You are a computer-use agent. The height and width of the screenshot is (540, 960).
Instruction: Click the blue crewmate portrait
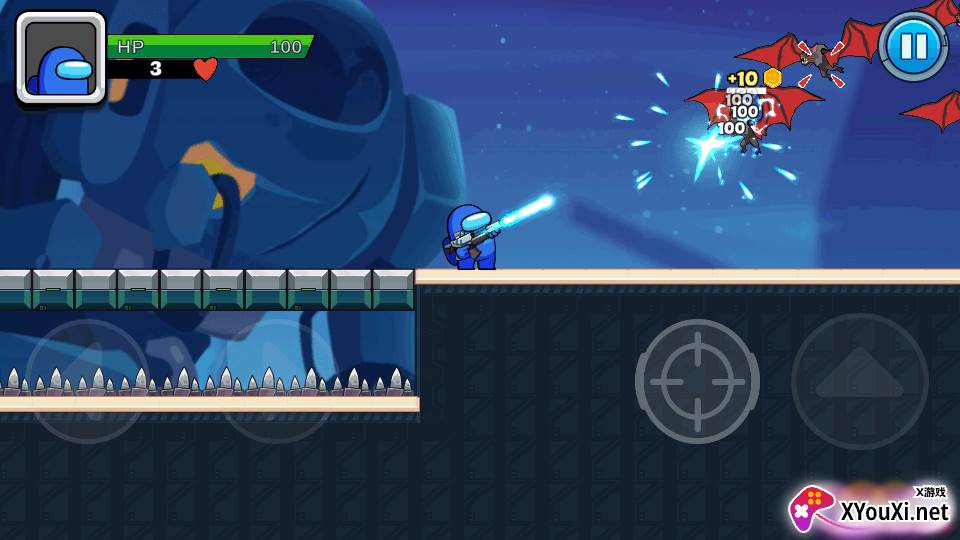61,58
